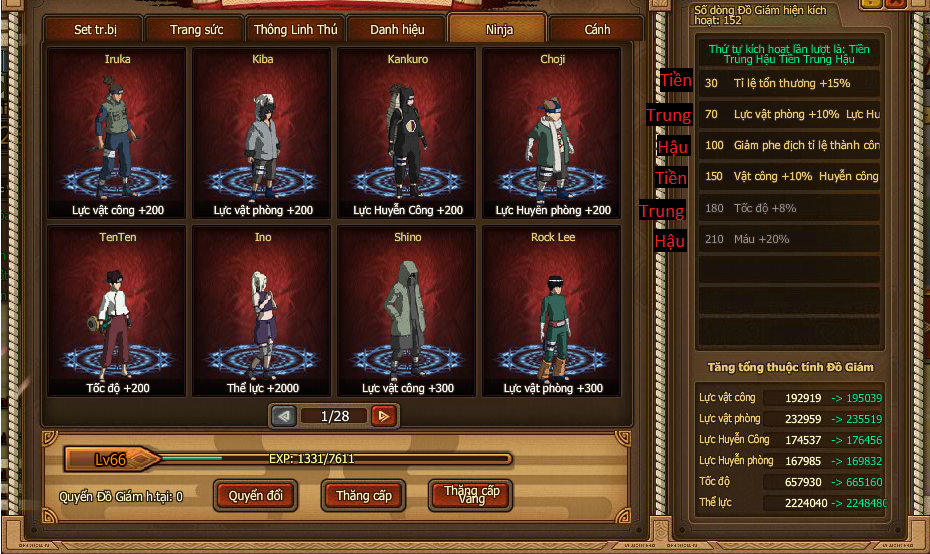Choose the Ninja tab
This screenshot has width=930, height=554.
(497, 29)
